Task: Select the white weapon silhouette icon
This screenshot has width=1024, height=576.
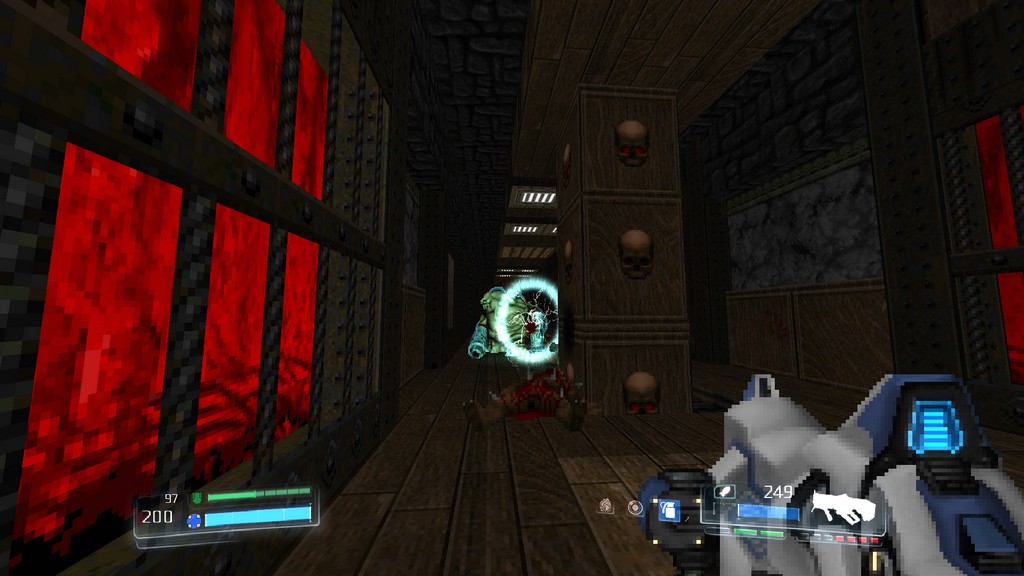Action: (843, 509)
